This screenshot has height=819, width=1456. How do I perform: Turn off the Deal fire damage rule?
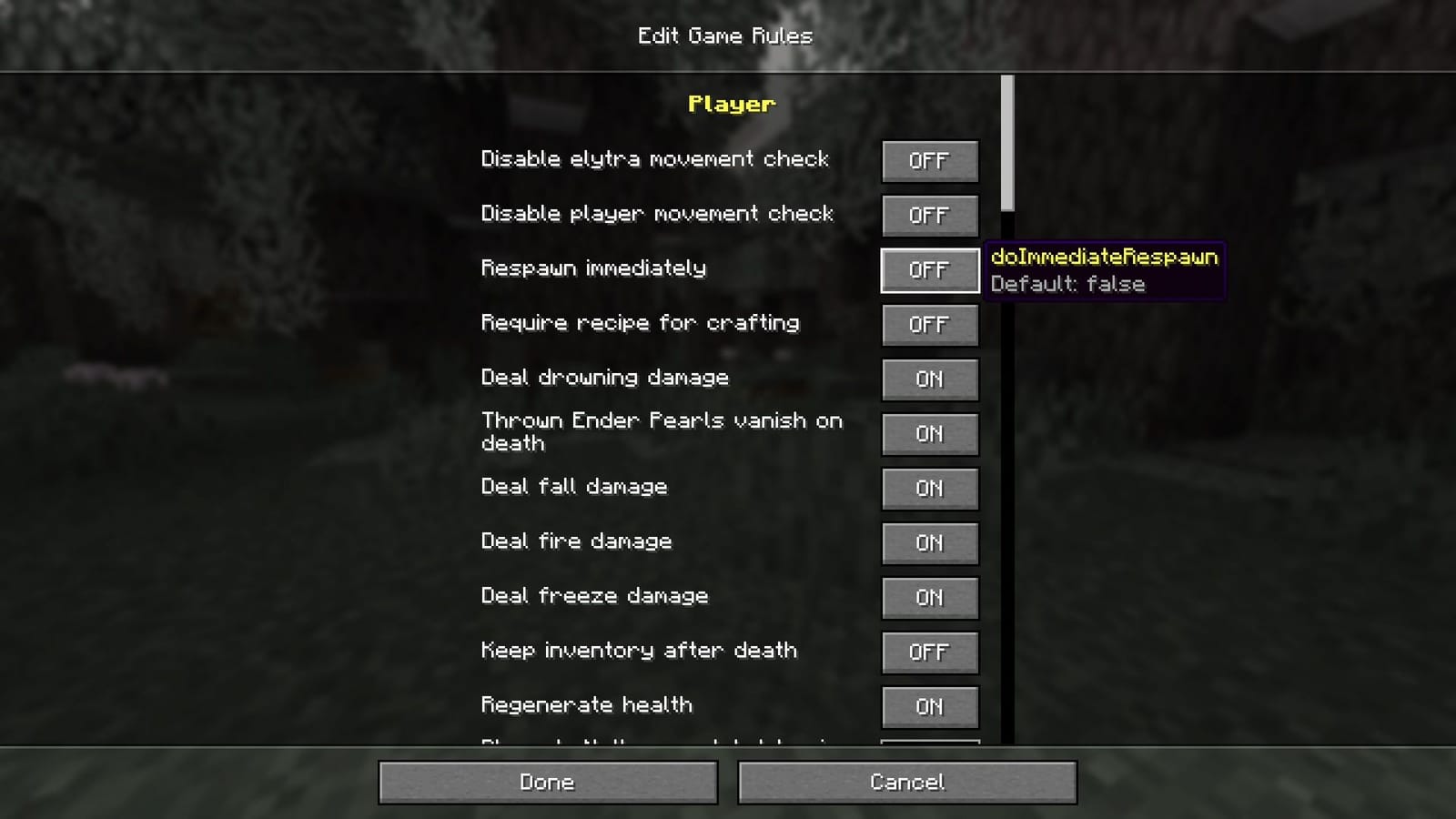pos(929,543)
